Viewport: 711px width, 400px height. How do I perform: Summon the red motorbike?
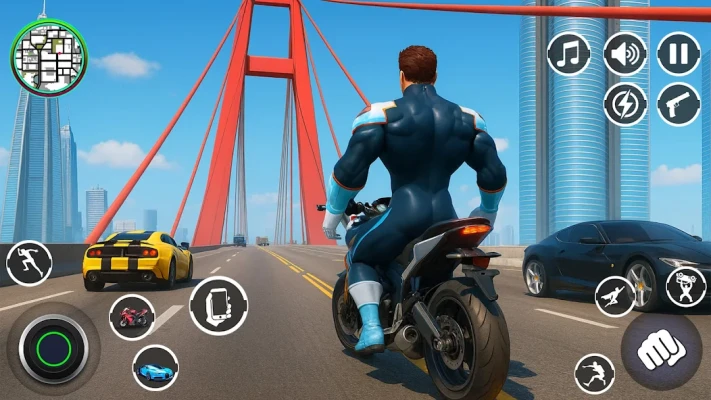point(131,317)
